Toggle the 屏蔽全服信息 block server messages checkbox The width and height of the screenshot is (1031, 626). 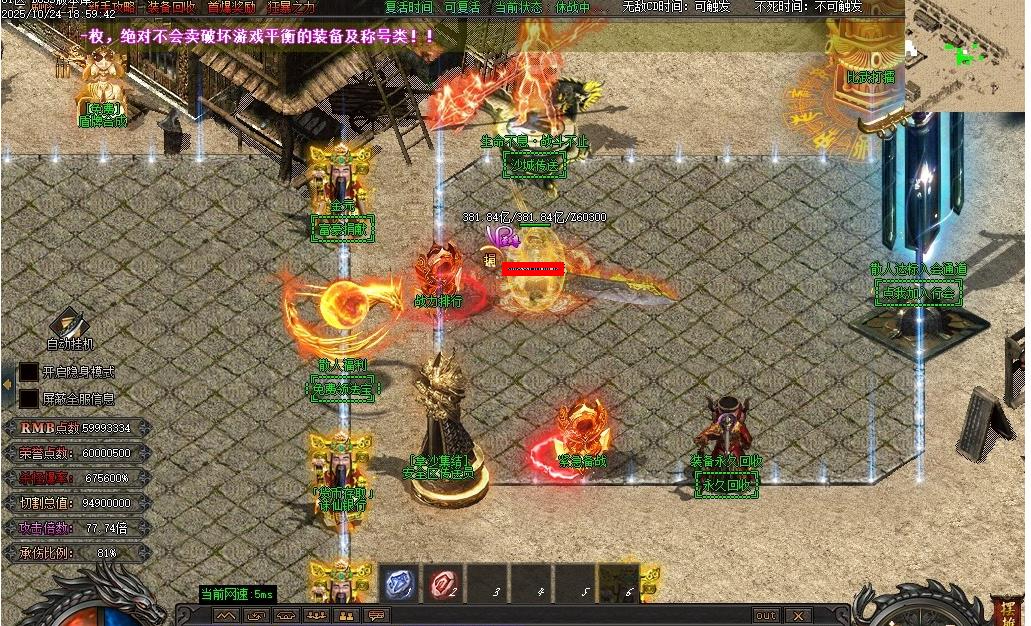point(29,398)
